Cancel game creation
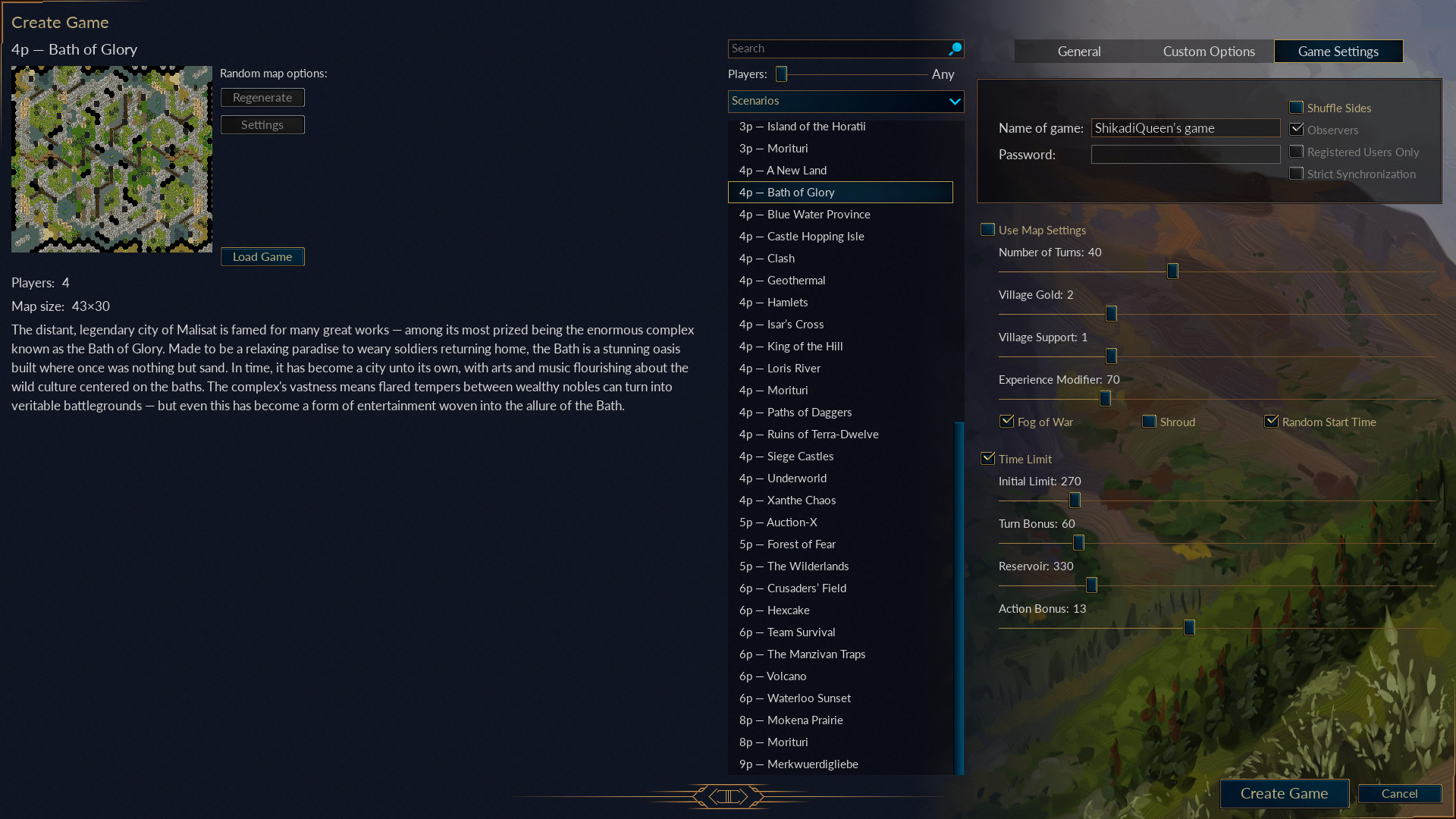The image size is (1456, 819). click(x=1399, y=793)
